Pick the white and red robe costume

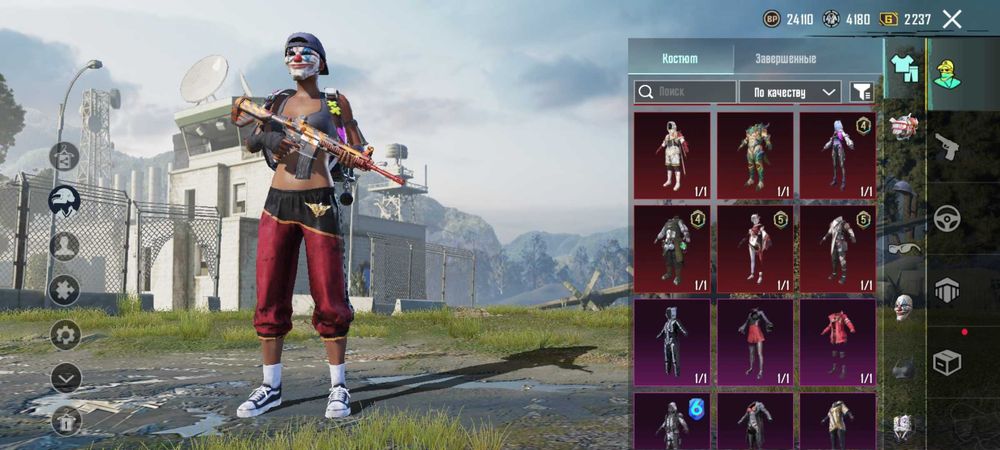coord(672,155)
